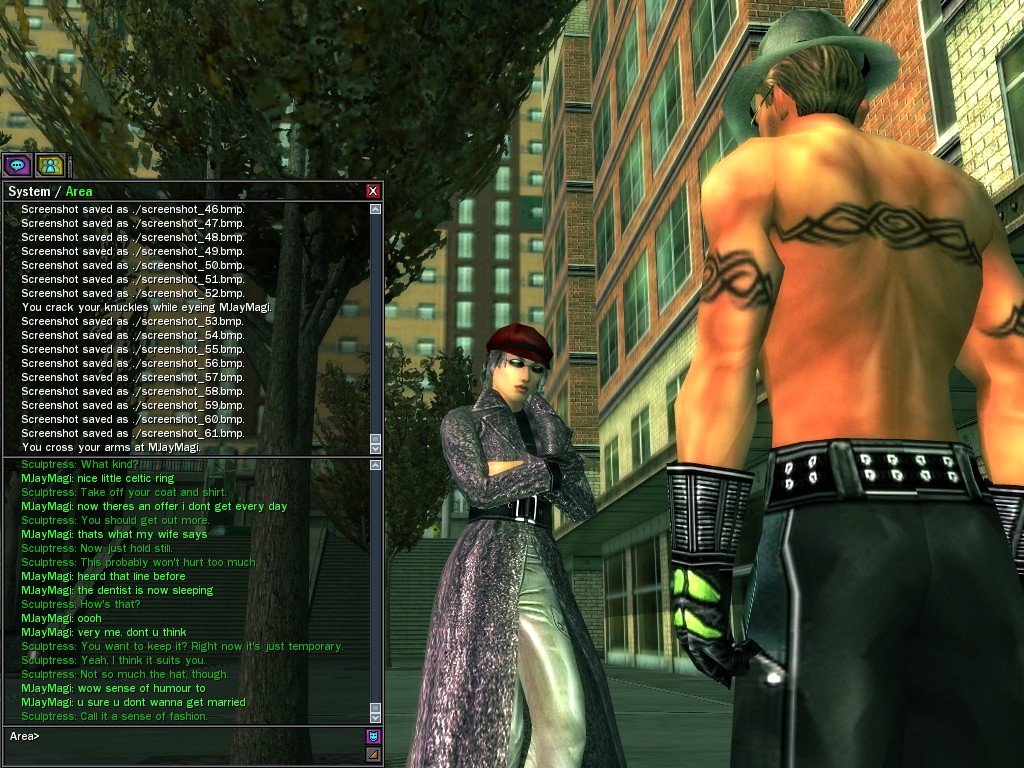The image size is (1024, 768).
Task: Click the System log scroll-down arrow
Action: pyautogui.click(x=376, y=448)
